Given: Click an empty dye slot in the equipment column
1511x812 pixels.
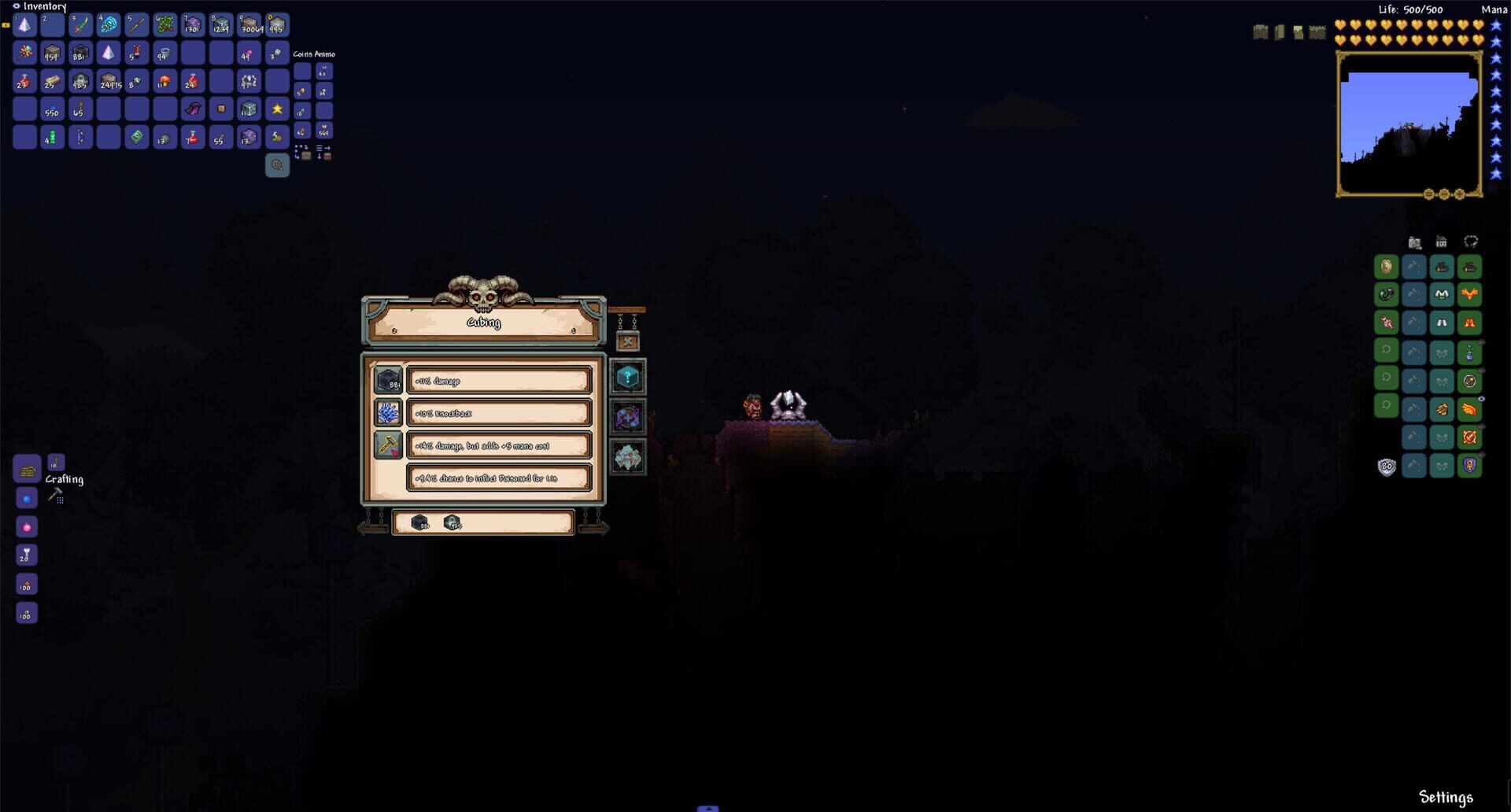Looking at the screenshot, I should coord(1441,351).
